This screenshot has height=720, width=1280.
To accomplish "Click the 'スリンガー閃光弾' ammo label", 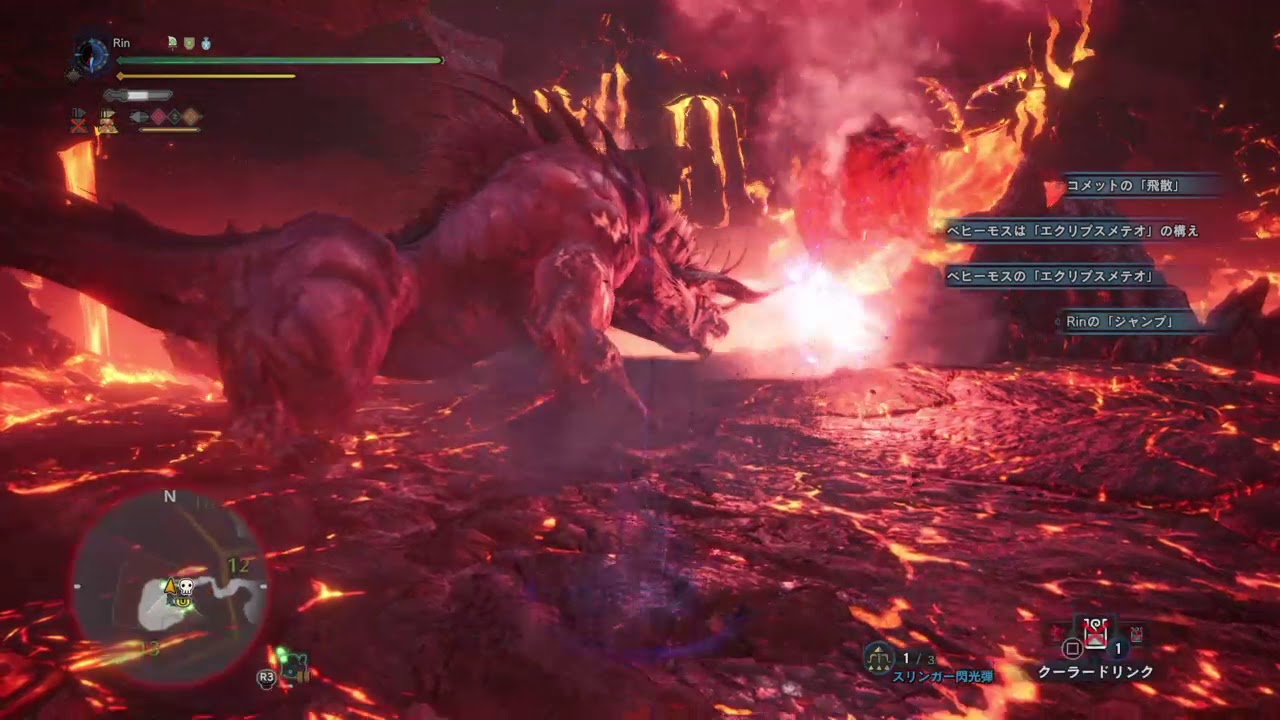I will tap(944, 674).
